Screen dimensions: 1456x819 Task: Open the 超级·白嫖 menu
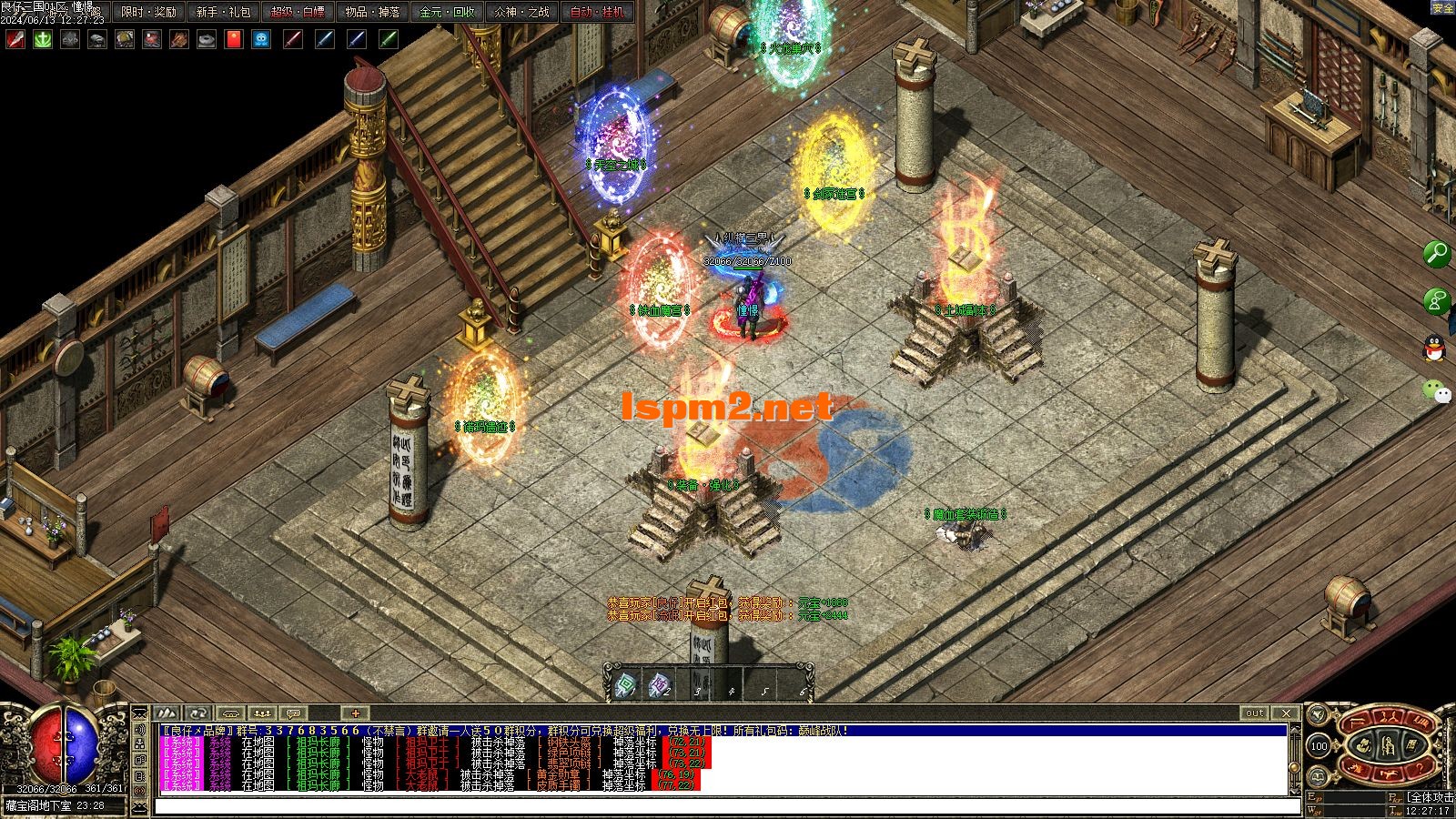pyautogui.click(x=298, y=12)
